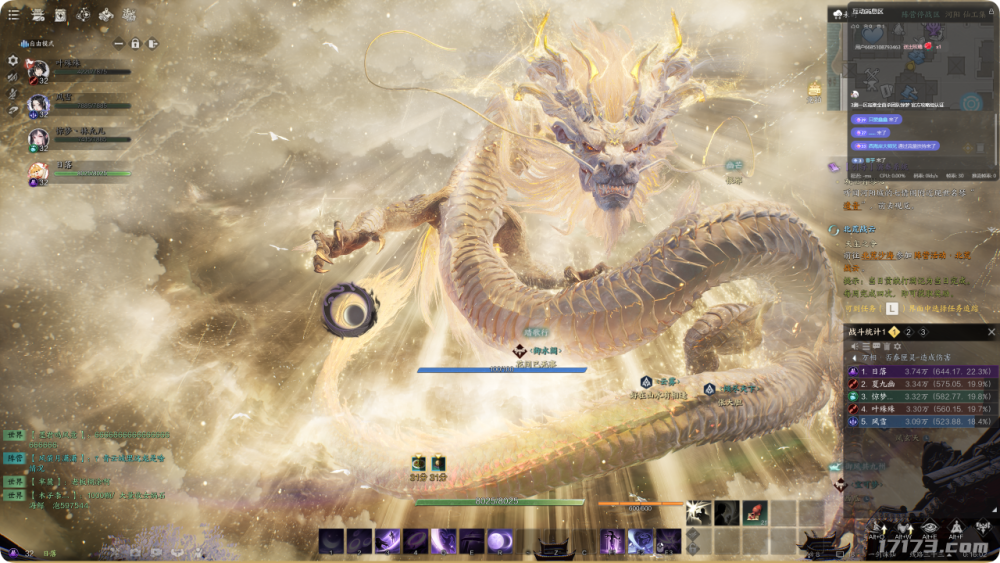Viewport: 1000px width, 563px height.
Task: Use the white burst item slot
Action: 699,513
